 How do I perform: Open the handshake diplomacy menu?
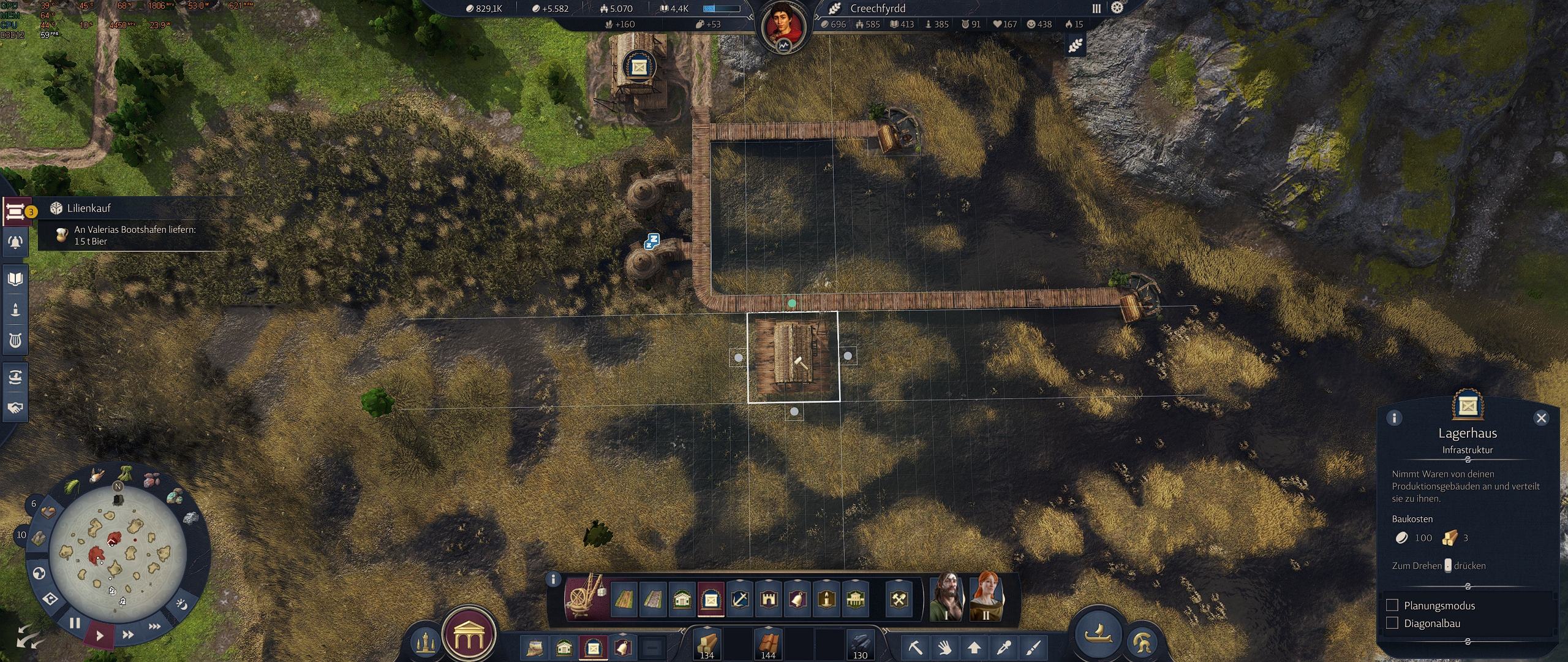coord(15,408)
